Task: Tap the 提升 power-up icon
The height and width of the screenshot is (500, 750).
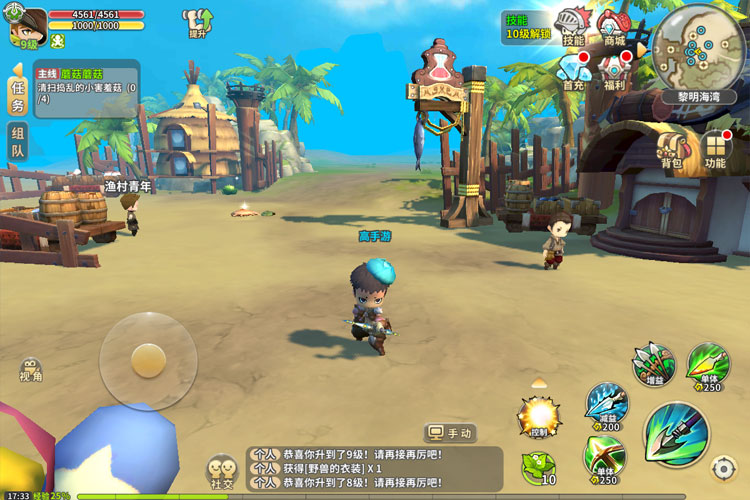Action: [x=198, y=22]
